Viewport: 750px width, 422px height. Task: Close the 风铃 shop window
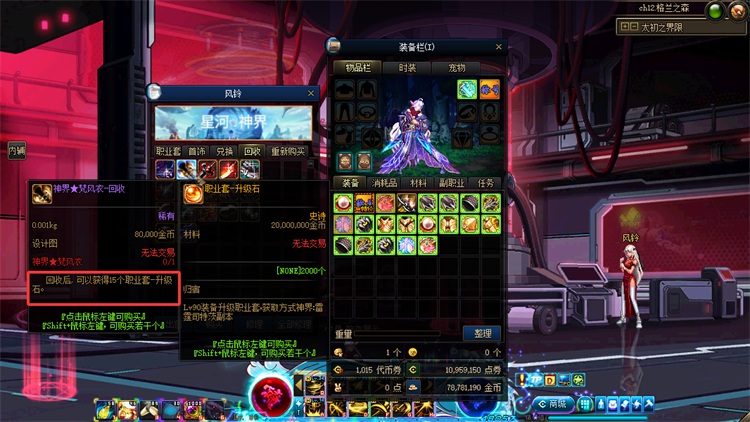tap(311, 93)
